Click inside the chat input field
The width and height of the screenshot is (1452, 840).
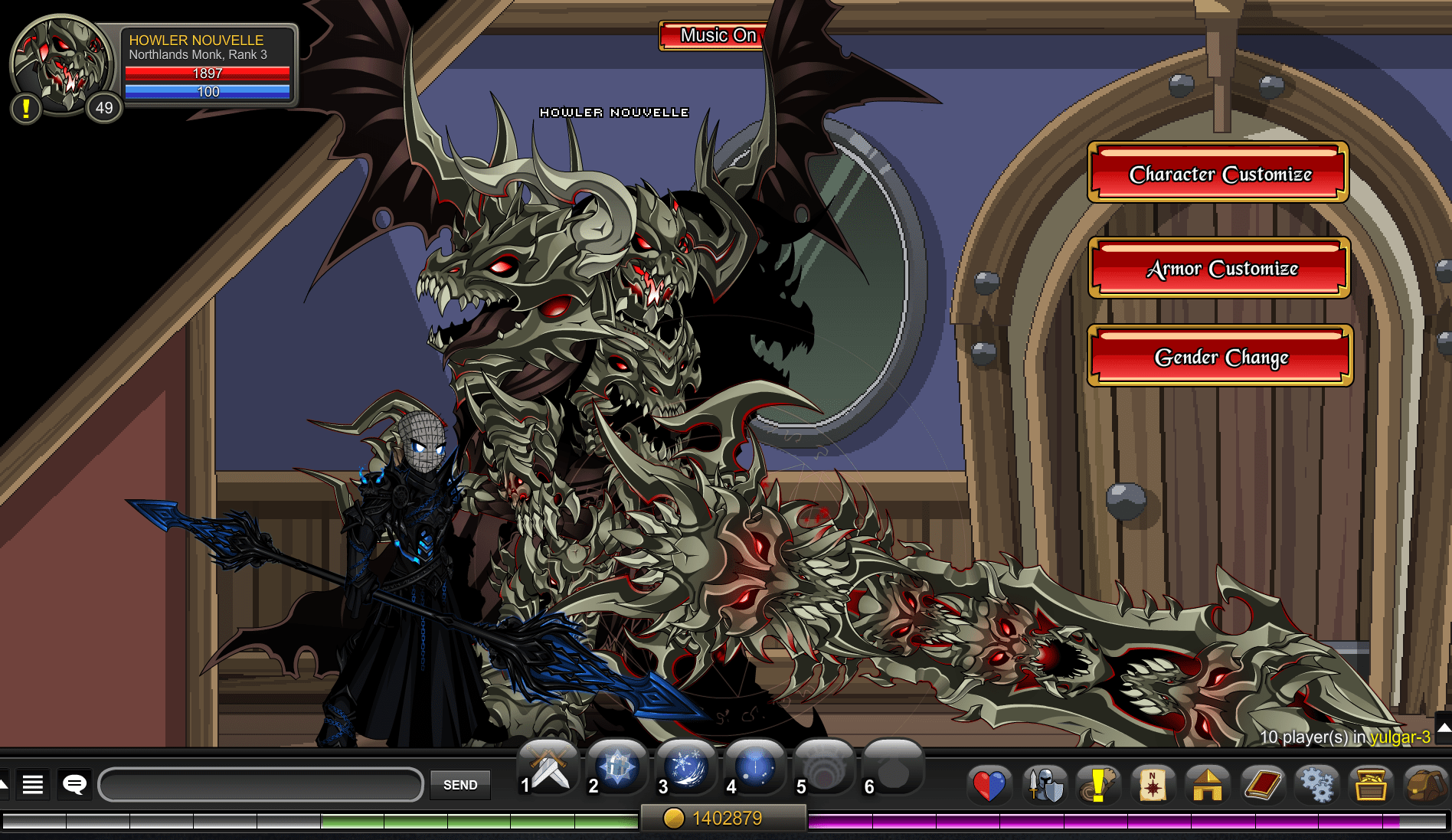click(260, 784)
